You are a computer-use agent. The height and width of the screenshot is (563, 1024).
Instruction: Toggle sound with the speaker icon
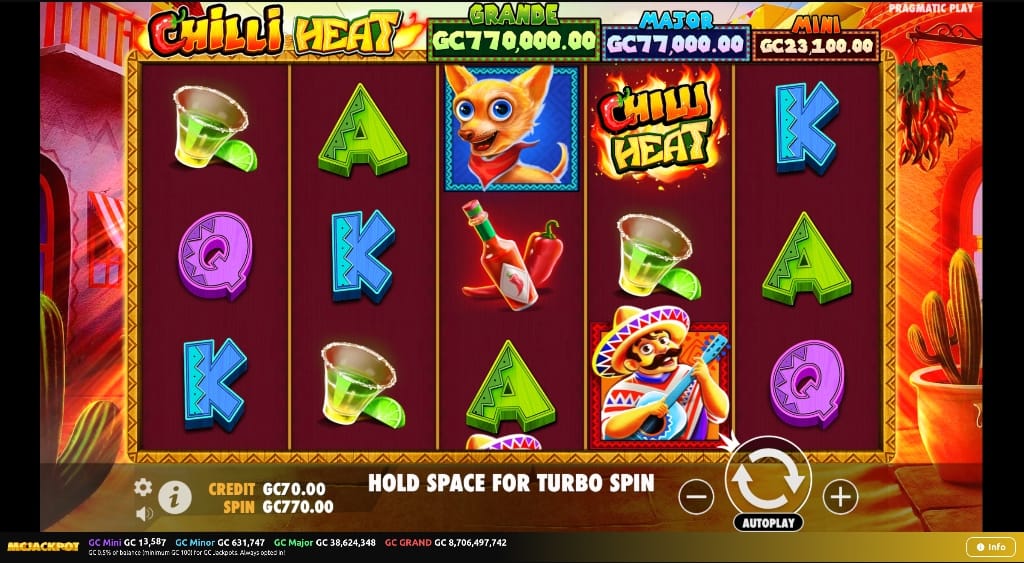pos(144,513)
